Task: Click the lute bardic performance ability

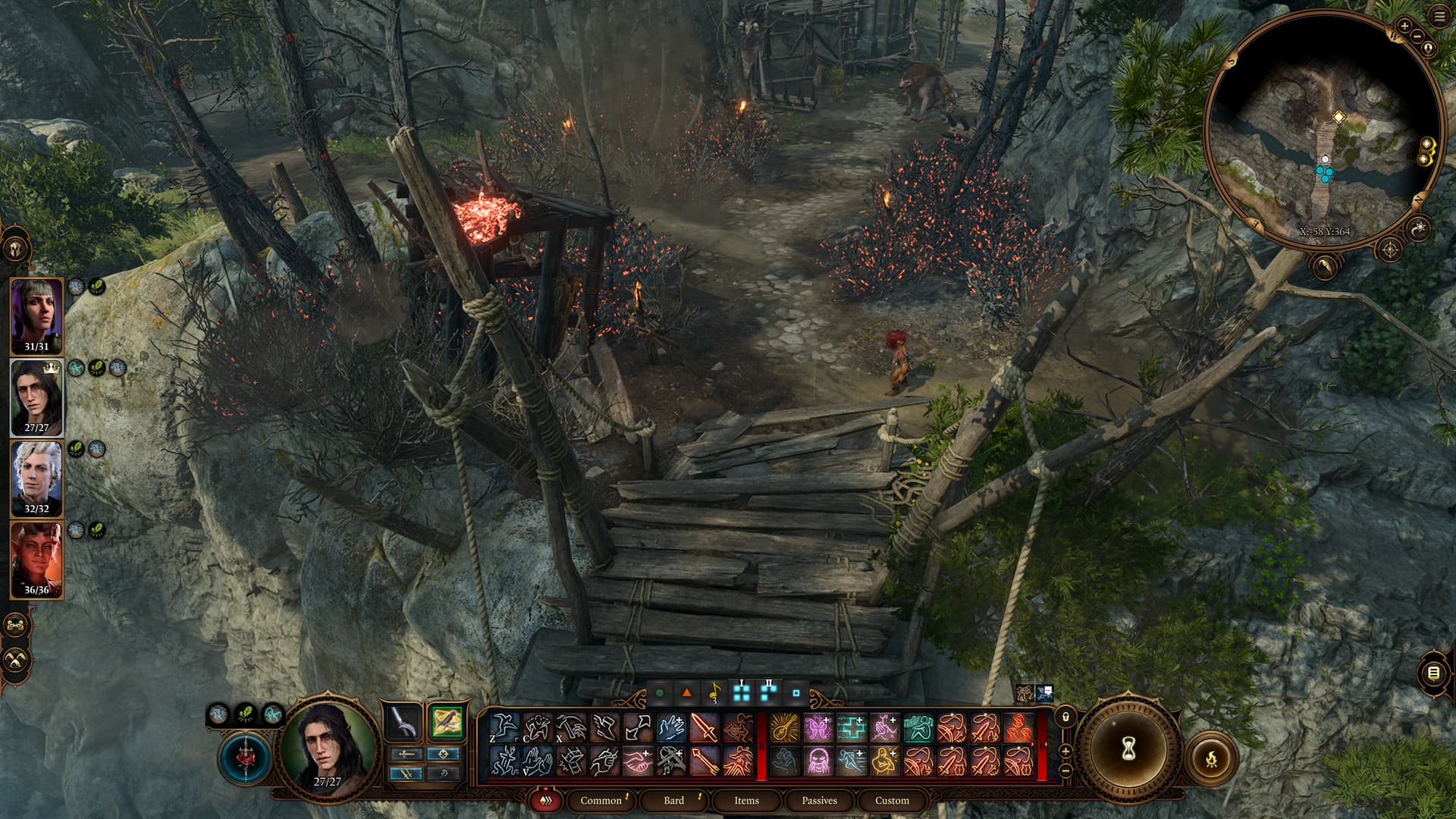Action: [784, 728]
